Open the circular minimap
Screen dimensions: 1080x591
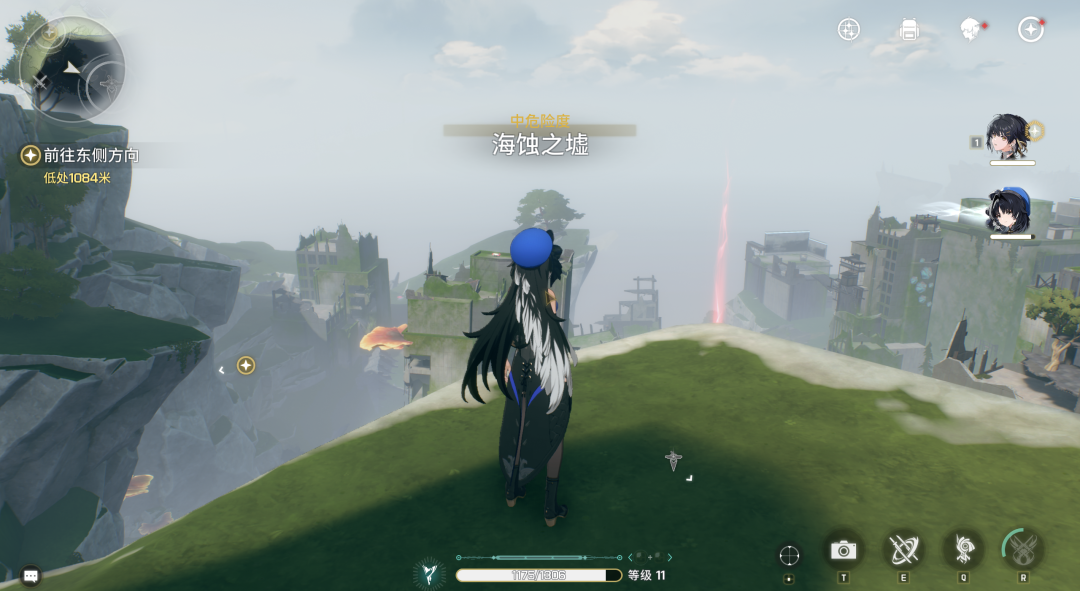coord(72,68)
